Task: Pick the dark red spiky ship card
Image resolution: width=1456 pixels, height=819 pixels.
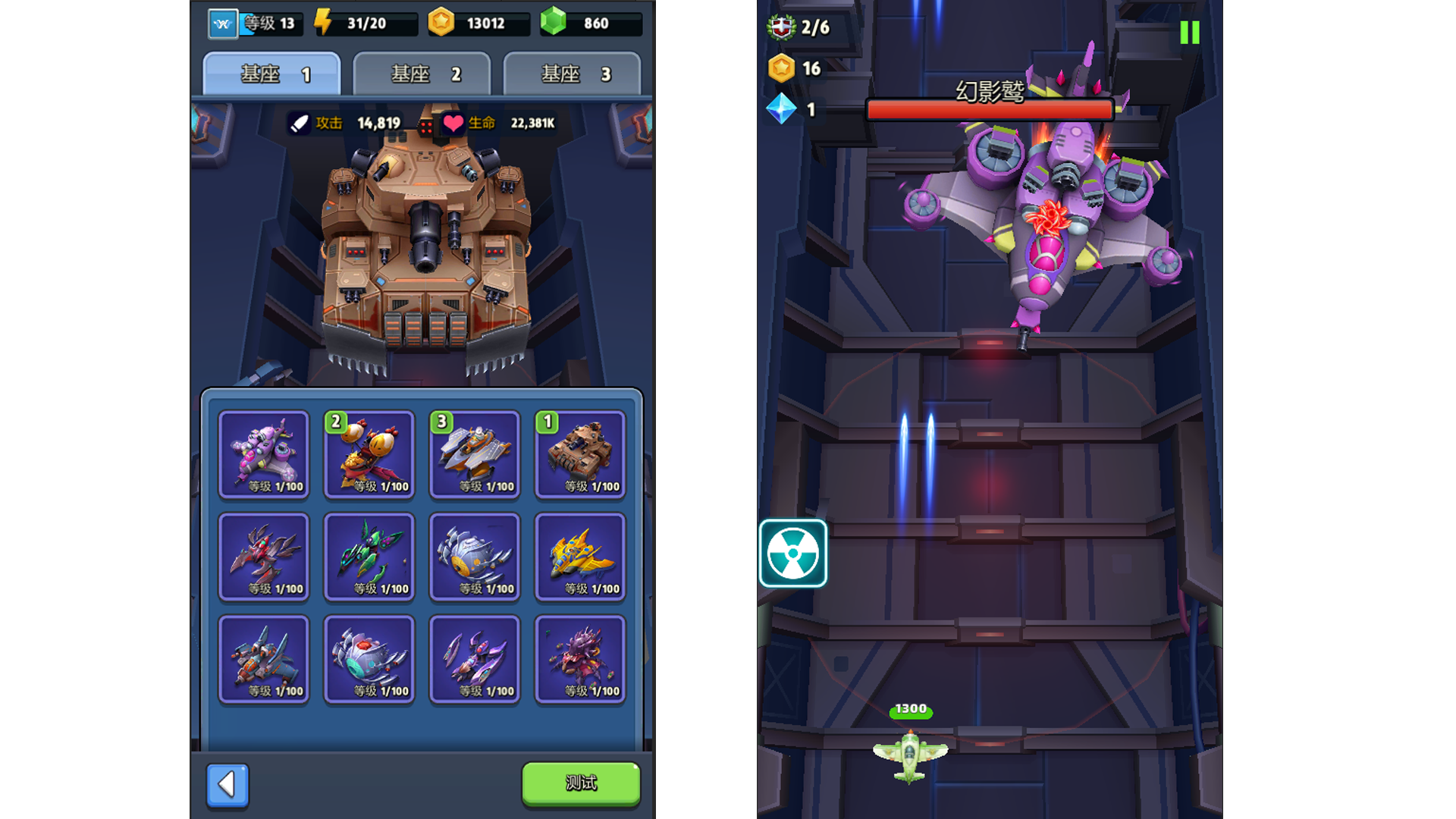Action: (x=264, y=557)
